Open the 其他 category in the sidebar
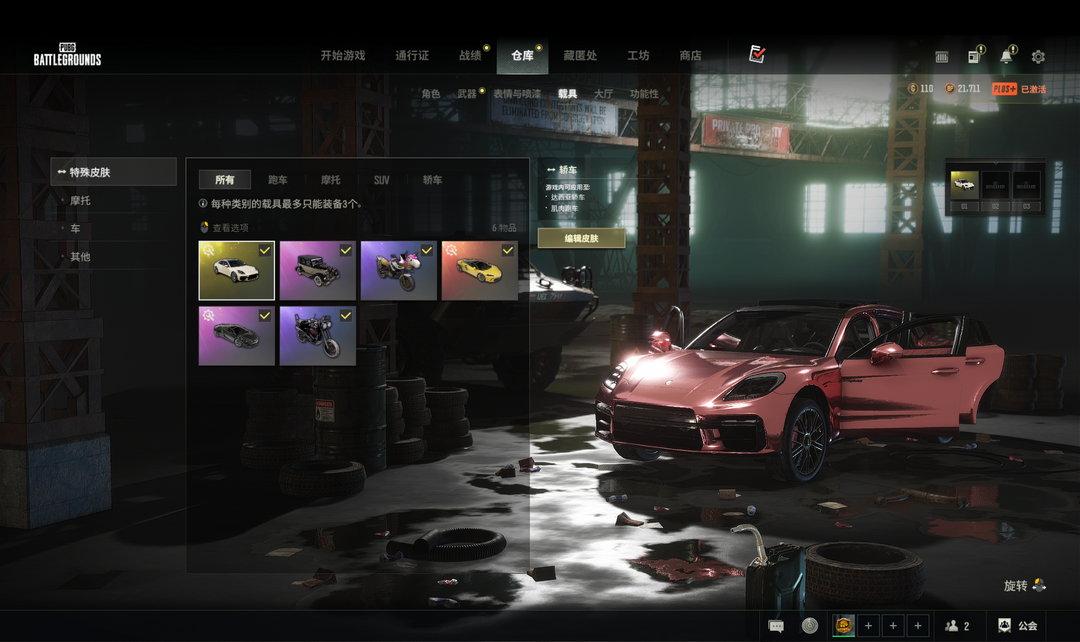Viewport: 1080px width, 642px height. 80,257
